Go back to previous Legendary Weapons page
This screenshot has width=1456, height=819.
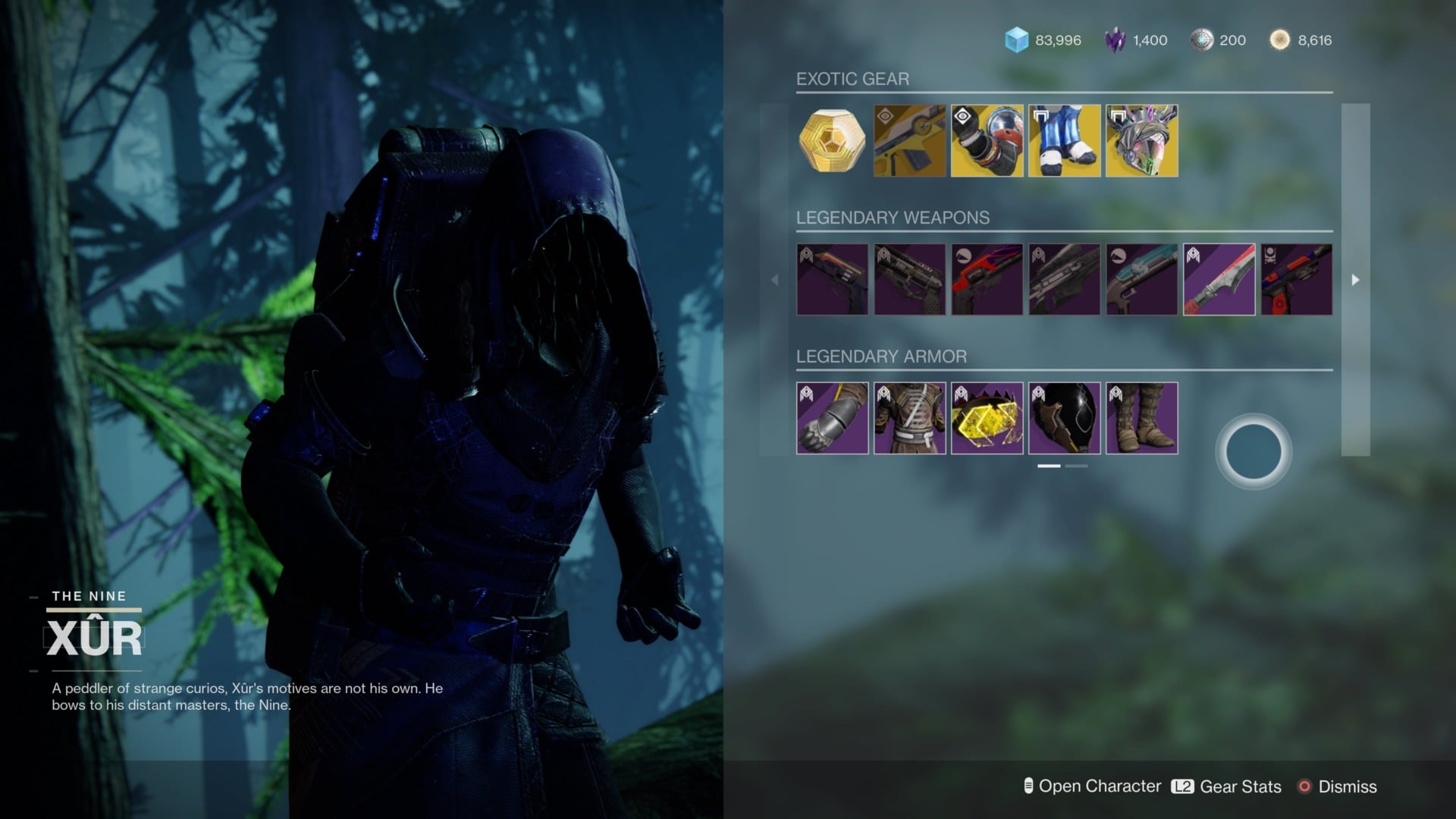pos(775,279)
